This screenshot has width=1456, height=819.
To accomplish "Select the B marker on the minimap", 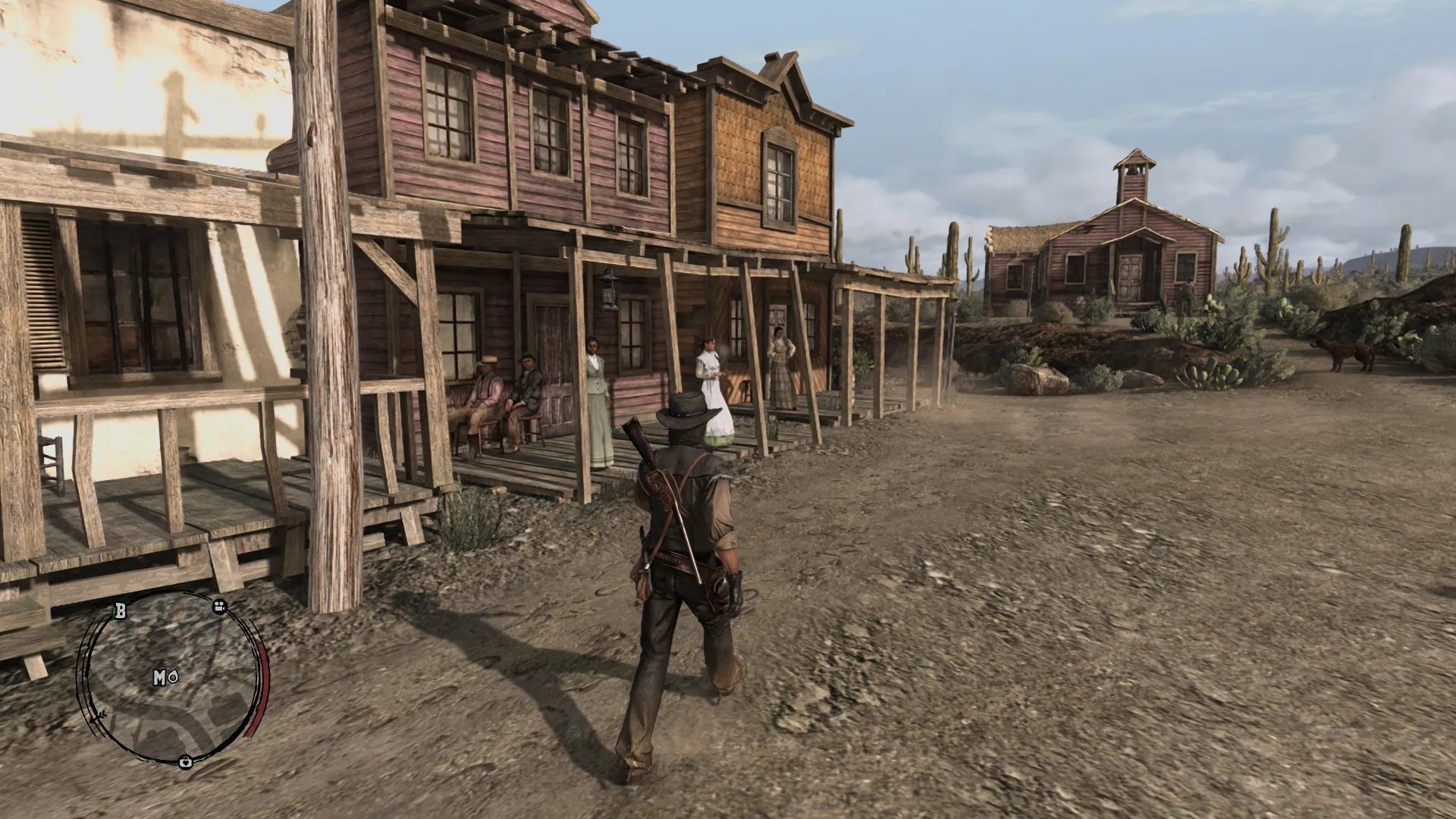I will (x=121, y=610).
